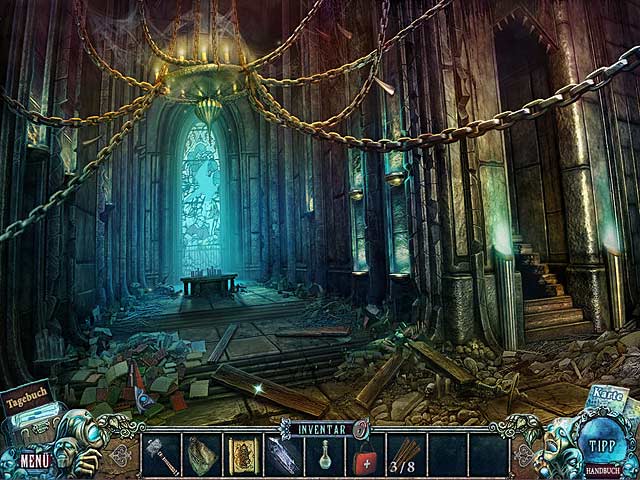Open the Handbuch strategy guide
Viewport: 640px width, 480px height.
(x=600, y=468)
